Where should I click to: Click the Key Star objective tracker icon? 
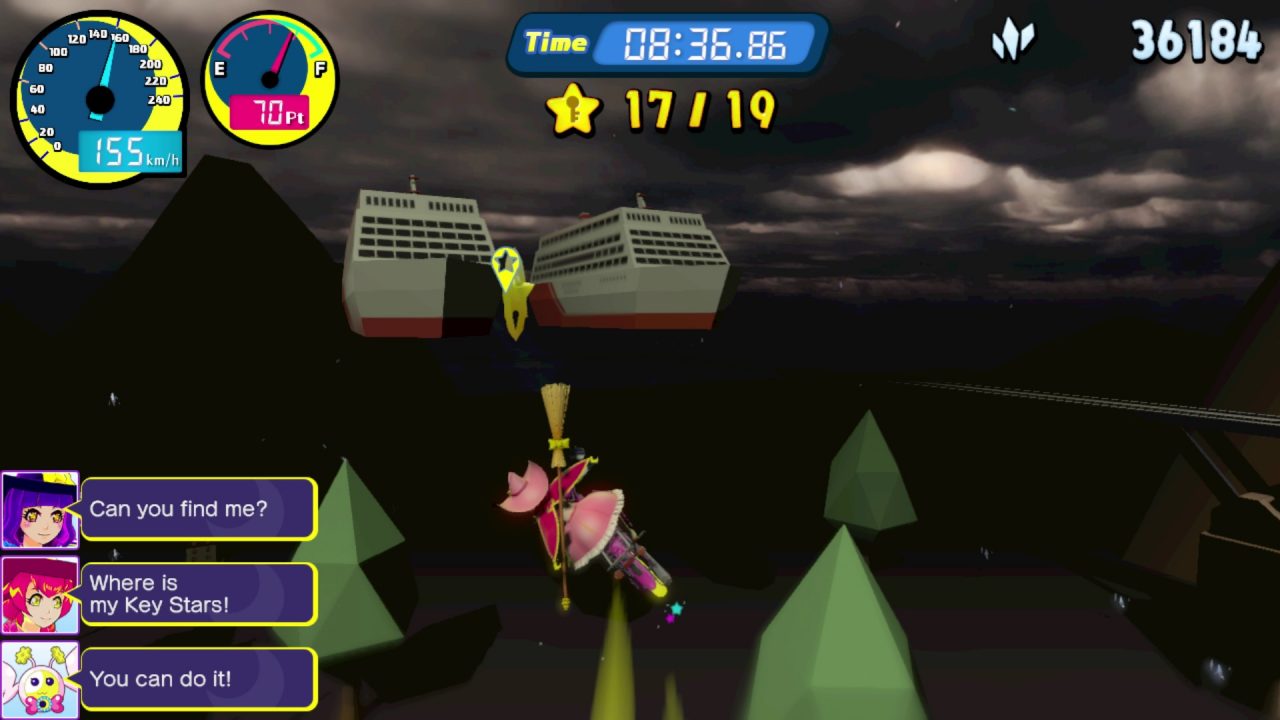coord(573,109)
